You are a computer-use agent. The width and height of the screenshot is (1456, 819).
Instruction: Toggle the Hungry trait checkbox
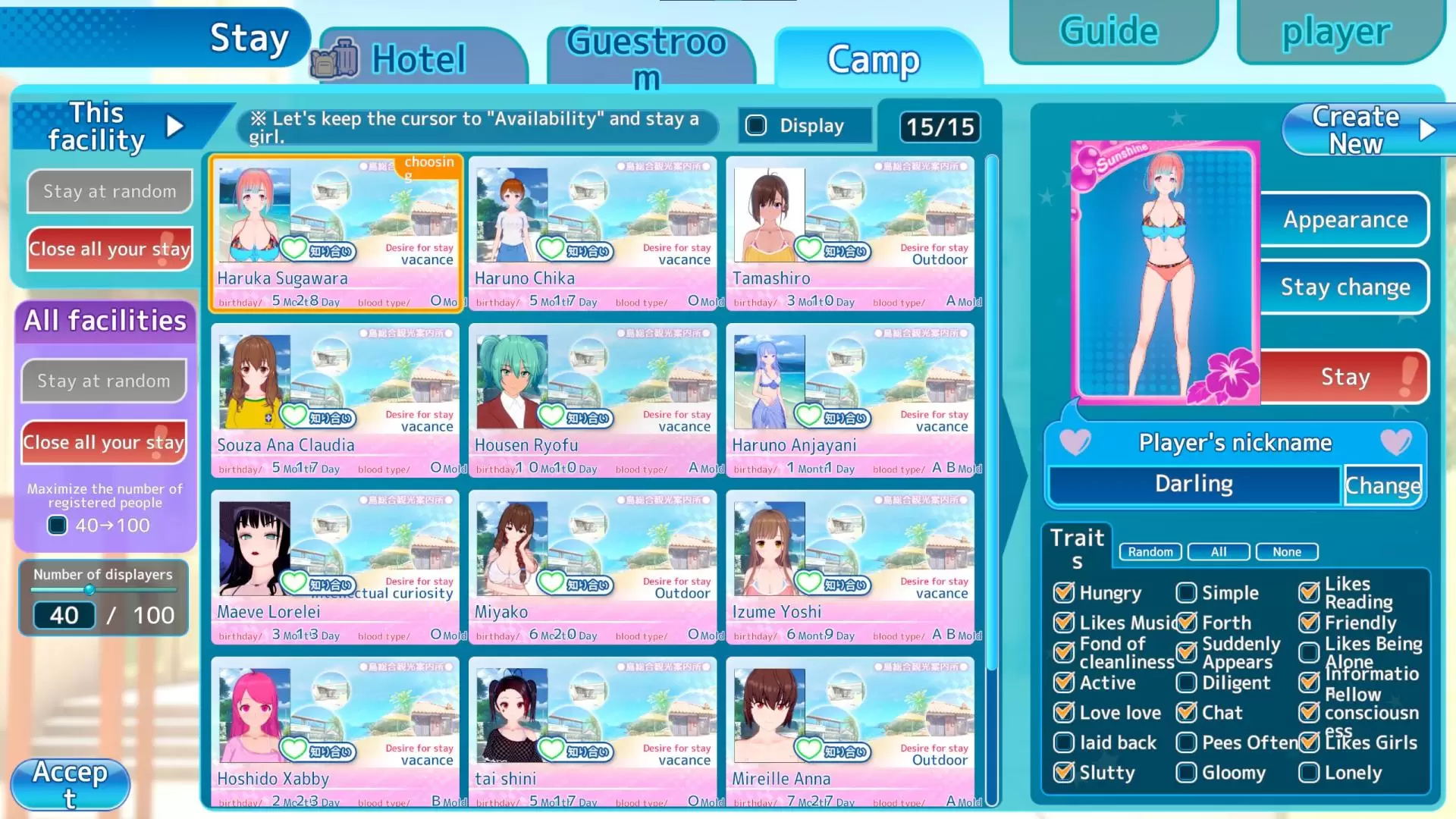point(1064,592)
